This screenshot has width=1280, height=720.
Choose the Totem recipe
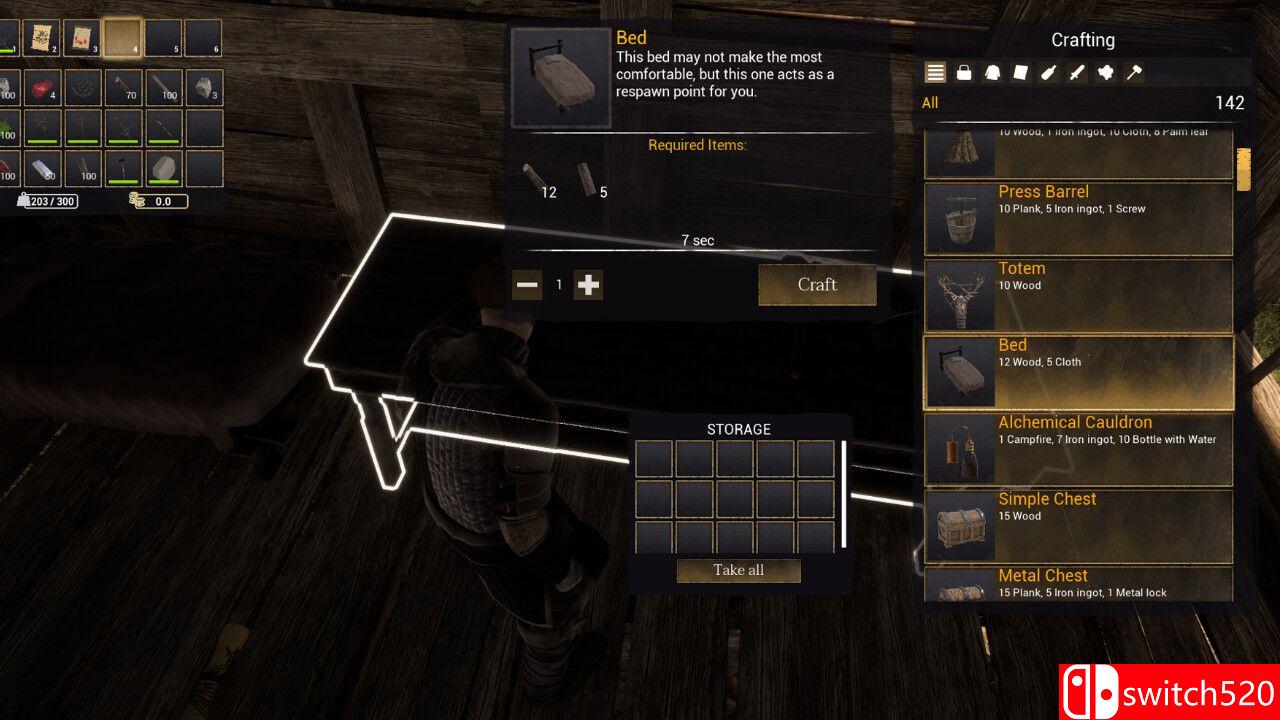(x=1078, y=295)
